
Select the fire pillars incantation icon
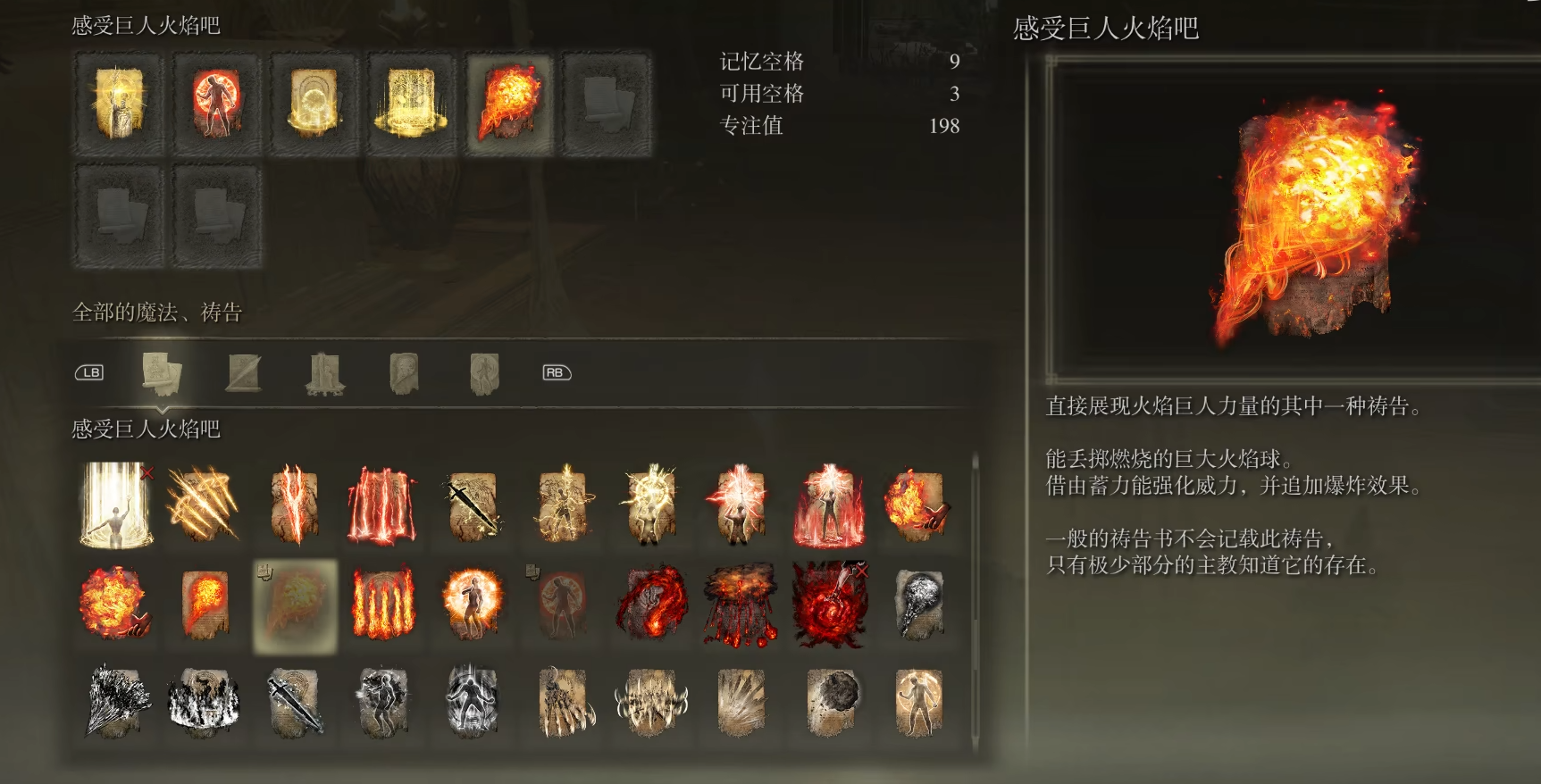pyautogui.click(x=383, y=603)
